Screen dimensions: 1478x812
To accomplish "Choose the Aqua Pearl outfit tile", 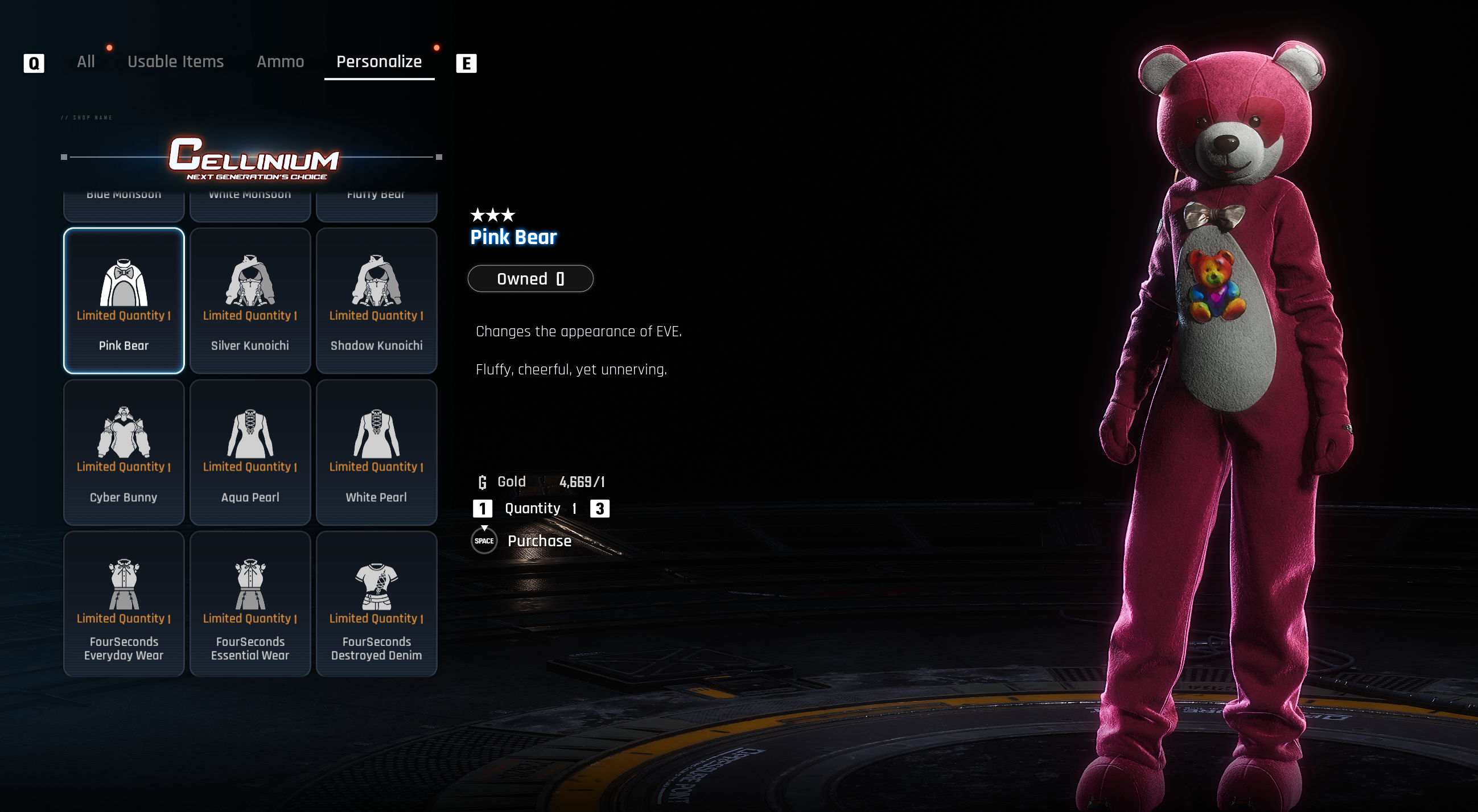I will click(x=250, y=452).
